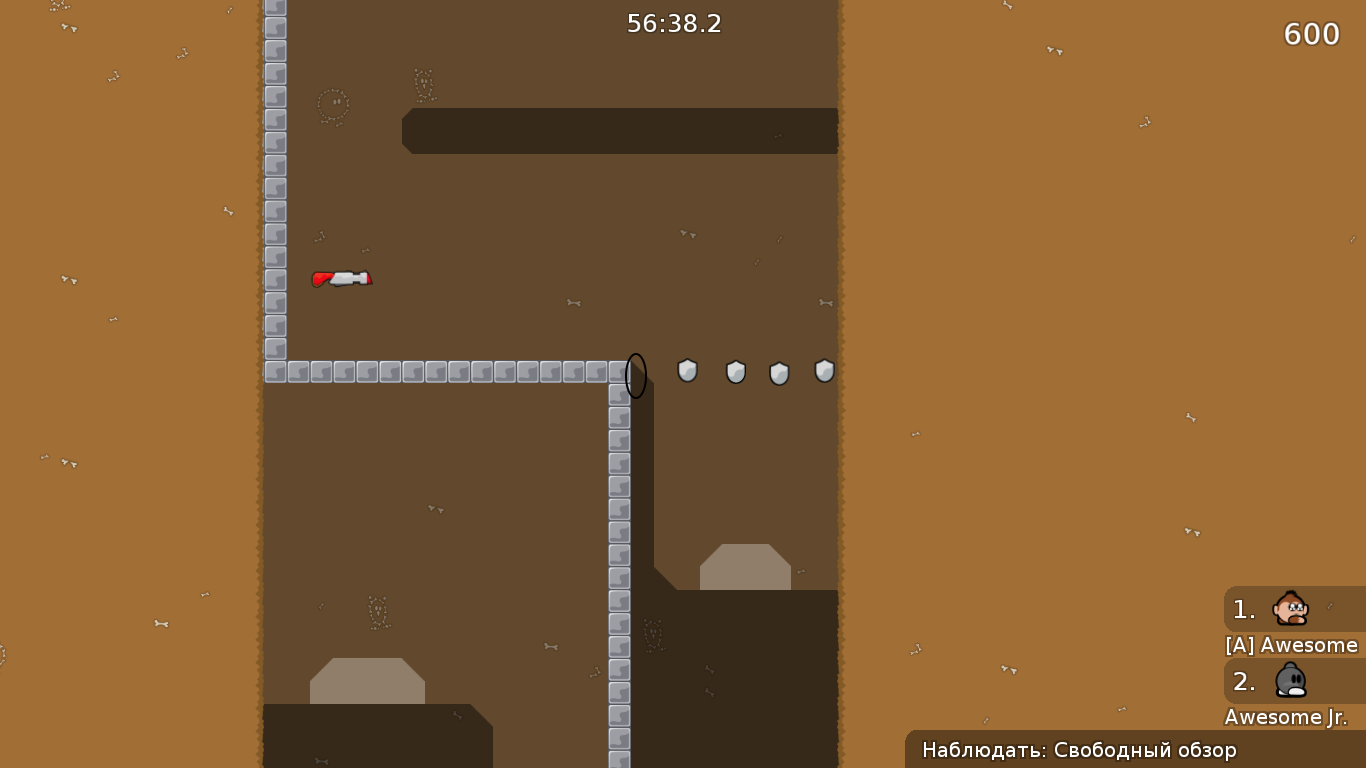Click the match timer showing 56:38.2
Viewport: 1366px width, 768px height.
pos(674,24)
